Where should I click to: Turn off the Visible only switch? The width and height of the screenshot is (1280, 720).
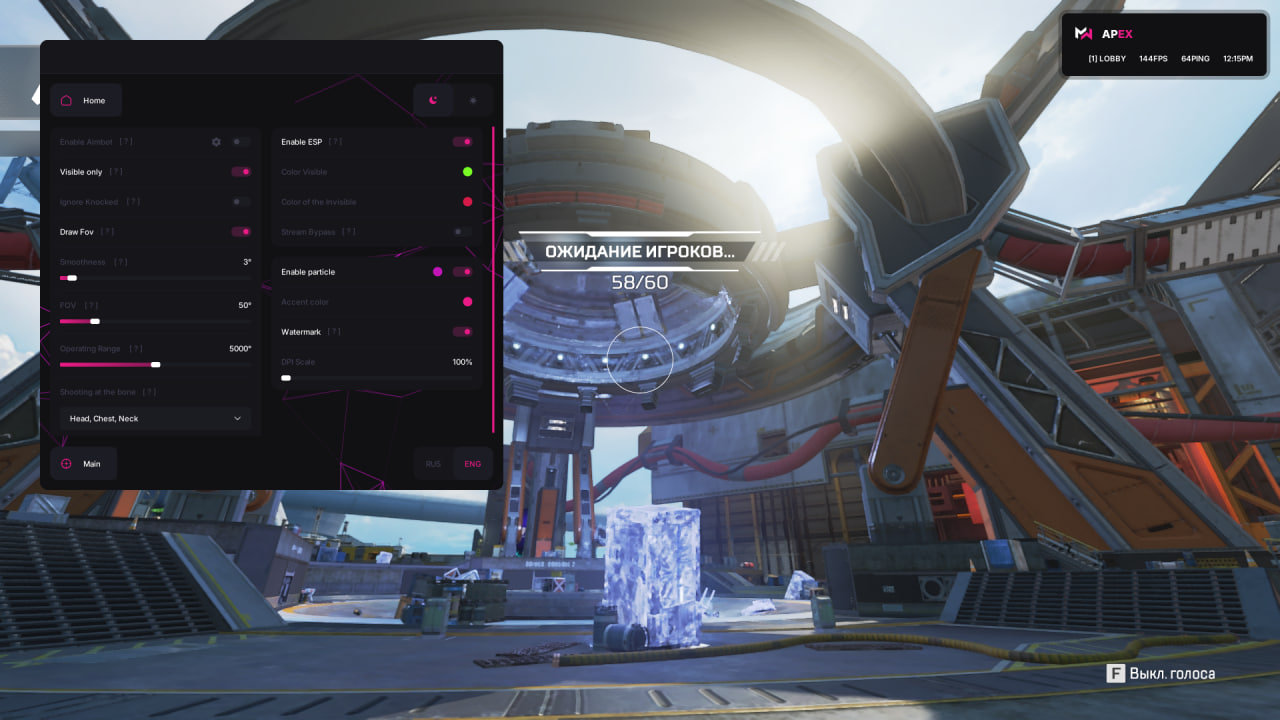point(241,172)
